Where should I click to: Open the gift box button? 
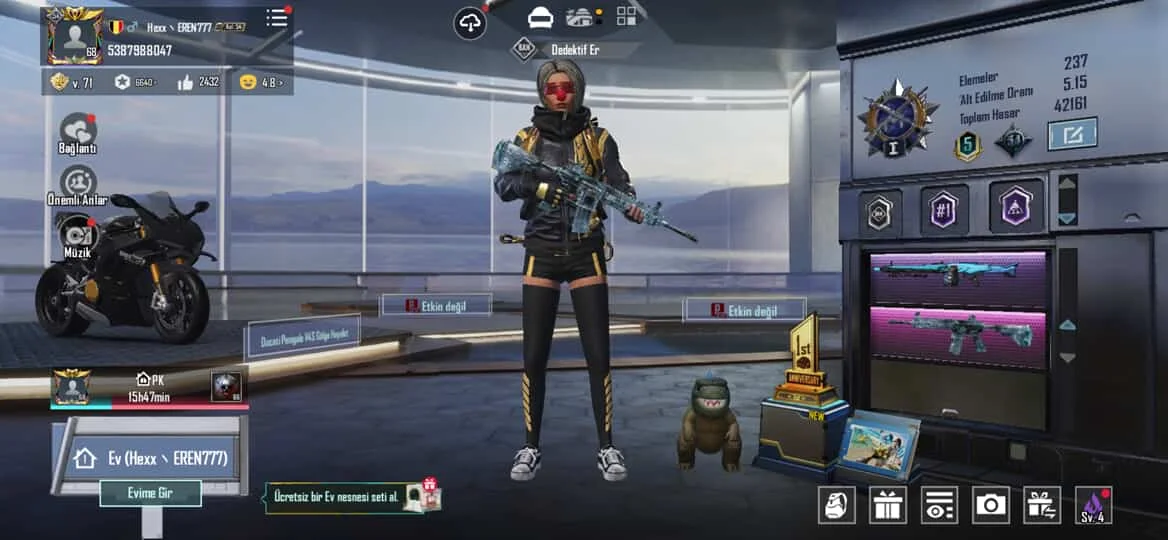887,505
